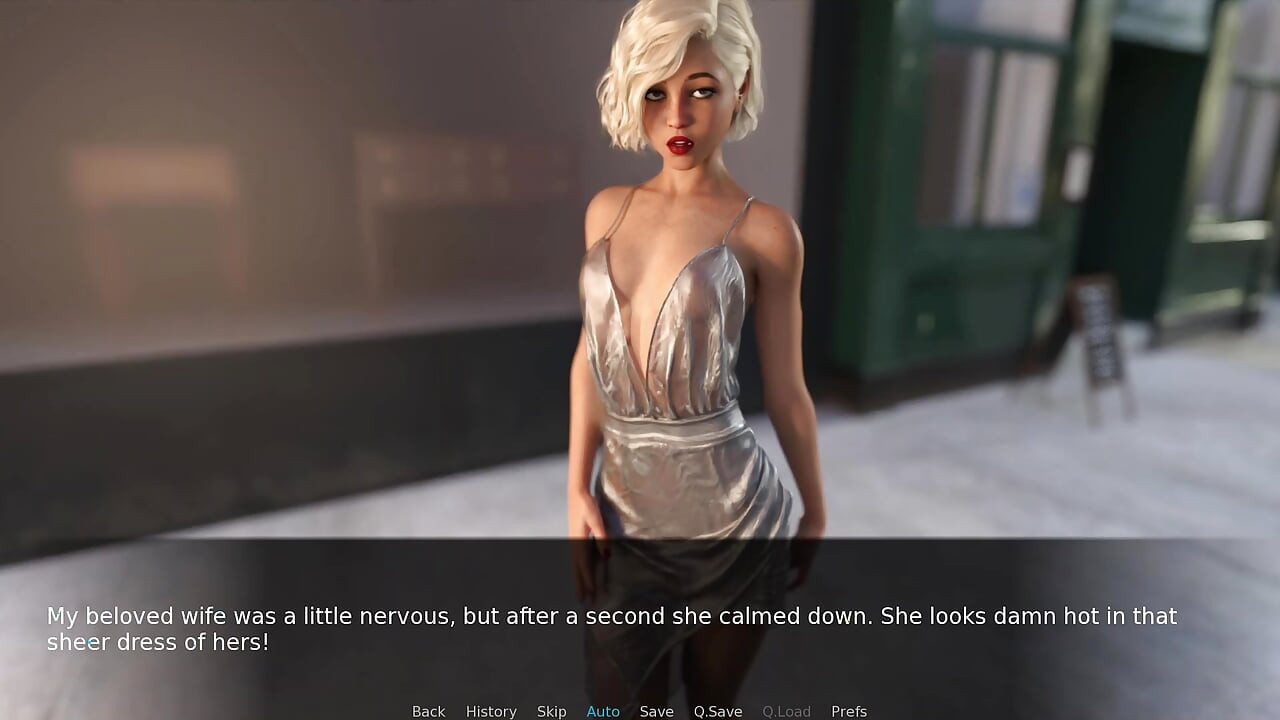This screenshot has width=1280, height=720.
Task: Activate the Skip button
Action: pyautogui.click(x=551, y=711)
